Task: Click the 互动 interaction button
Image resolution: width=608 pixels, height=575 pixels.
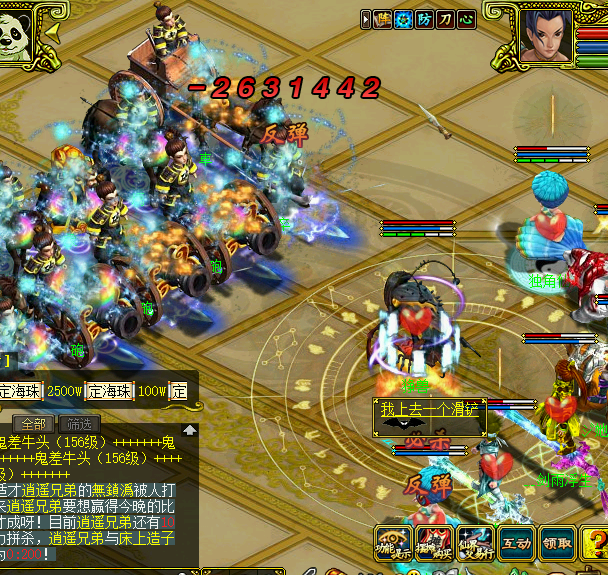Action: tap(516, 544)
